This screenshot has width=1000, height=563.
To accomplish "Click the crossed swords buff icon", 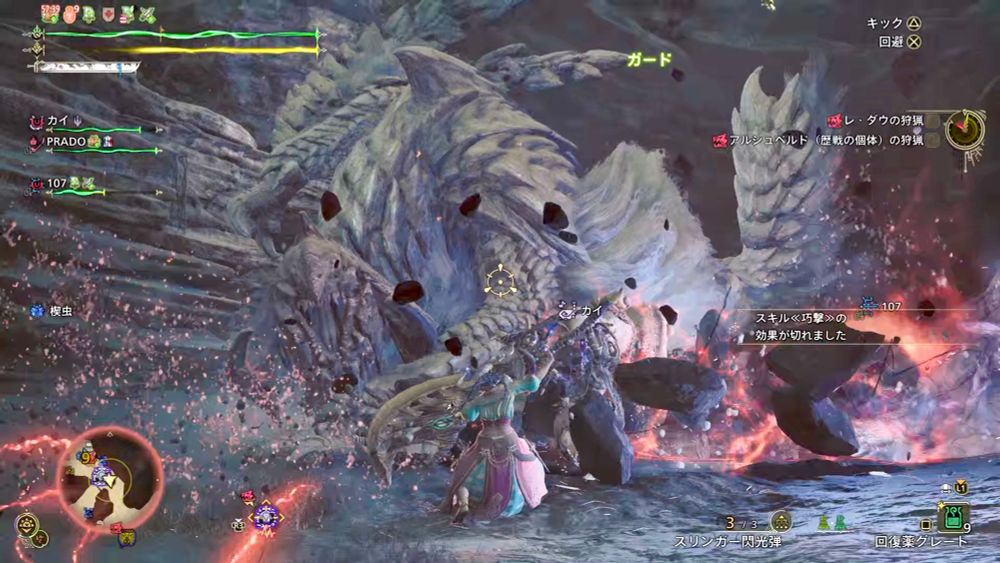I will [x=148, y=14].
